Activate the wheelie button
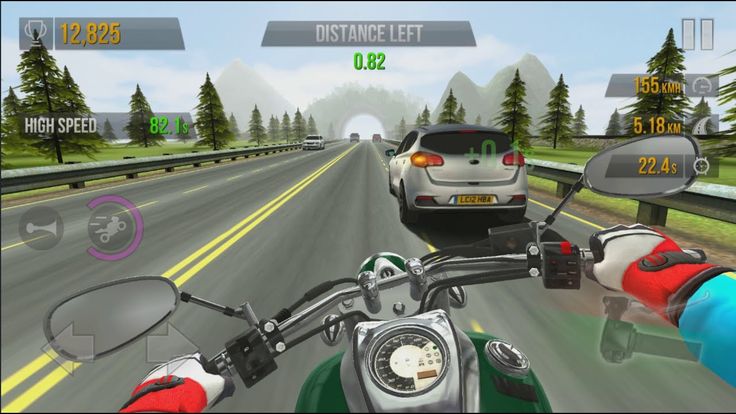 click(x=113, y=227)
